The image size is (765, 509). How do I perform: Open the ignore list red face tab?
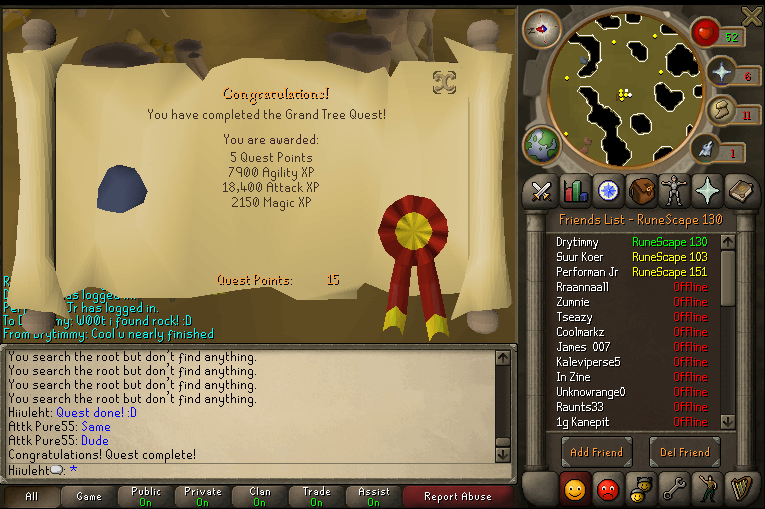coord(607,490)
